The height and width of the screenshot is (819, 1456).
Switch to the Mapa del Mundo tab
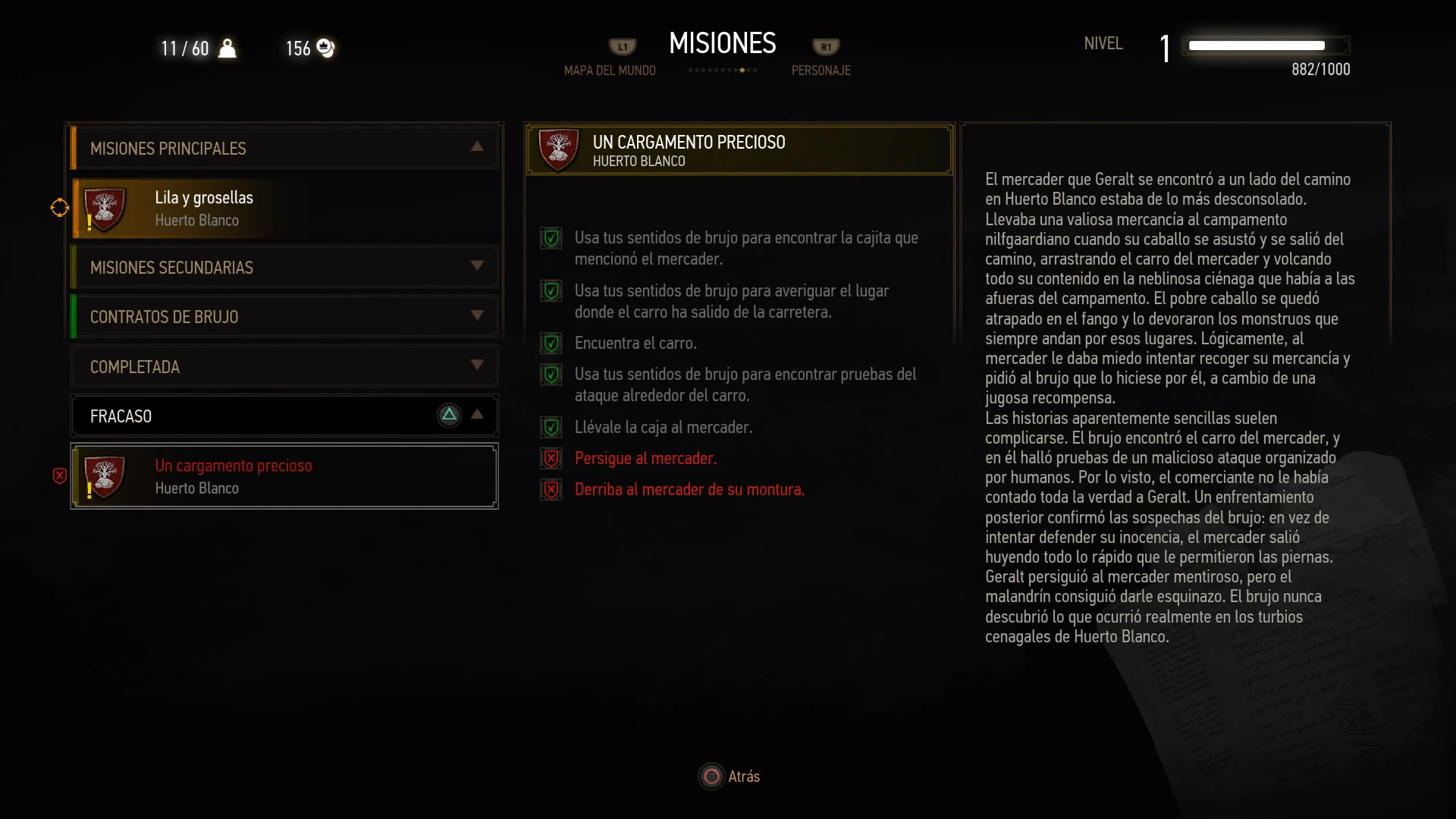[610, 70]
